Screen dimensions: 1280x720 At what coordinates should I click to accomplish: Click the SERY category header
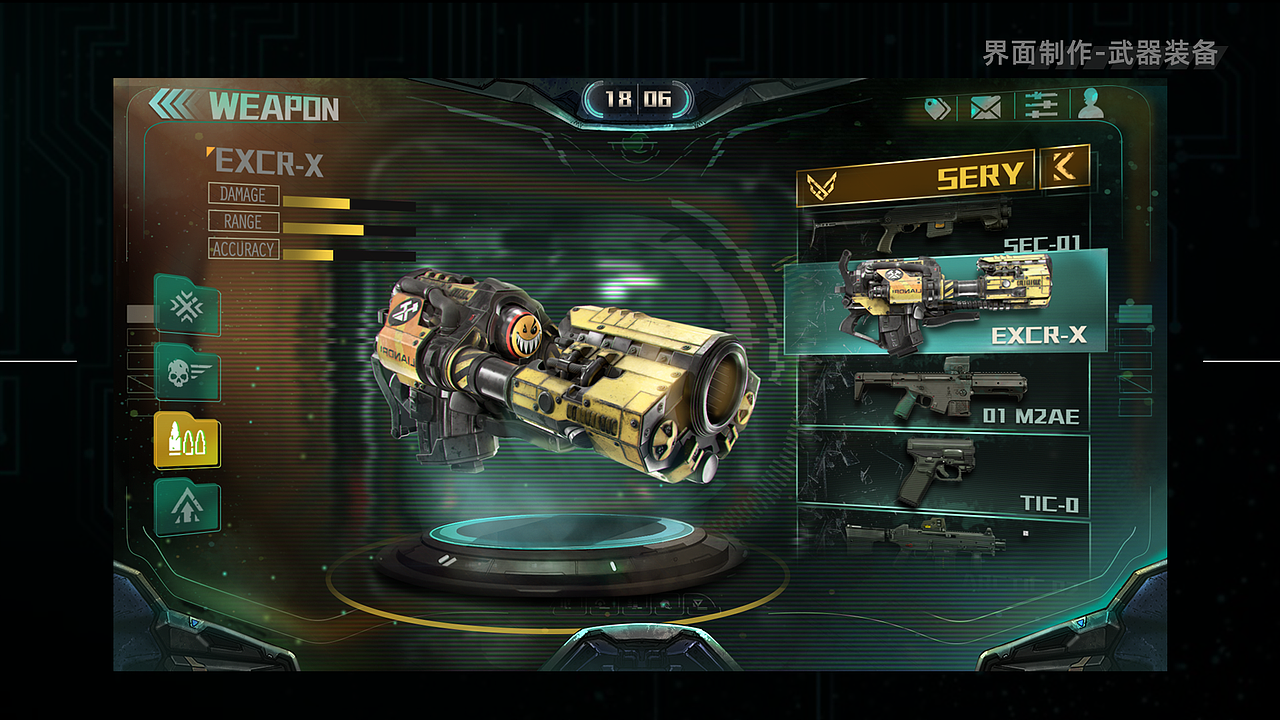[x=915, y=178]
